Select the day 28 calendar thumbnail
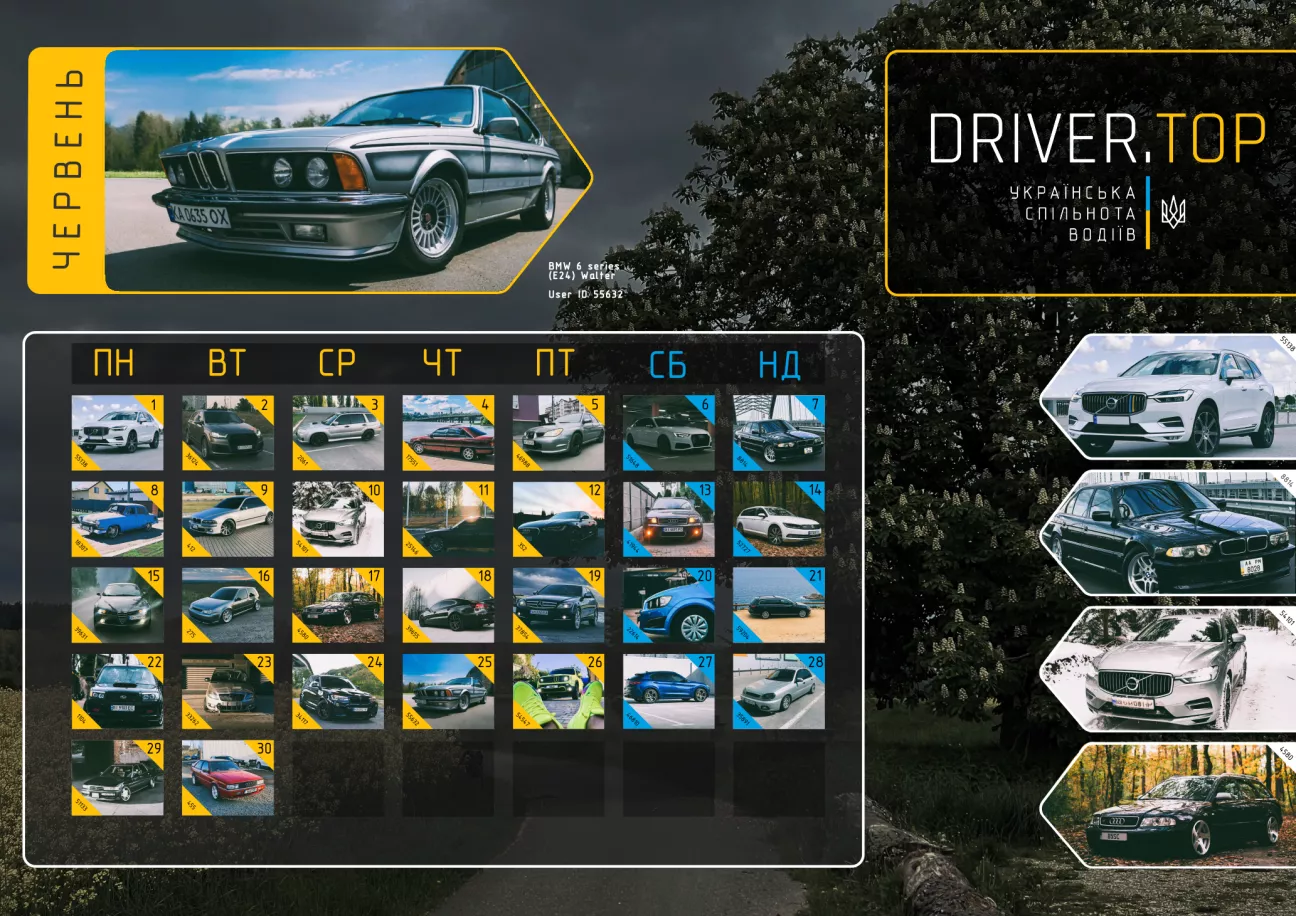 [x=778, y=692]
